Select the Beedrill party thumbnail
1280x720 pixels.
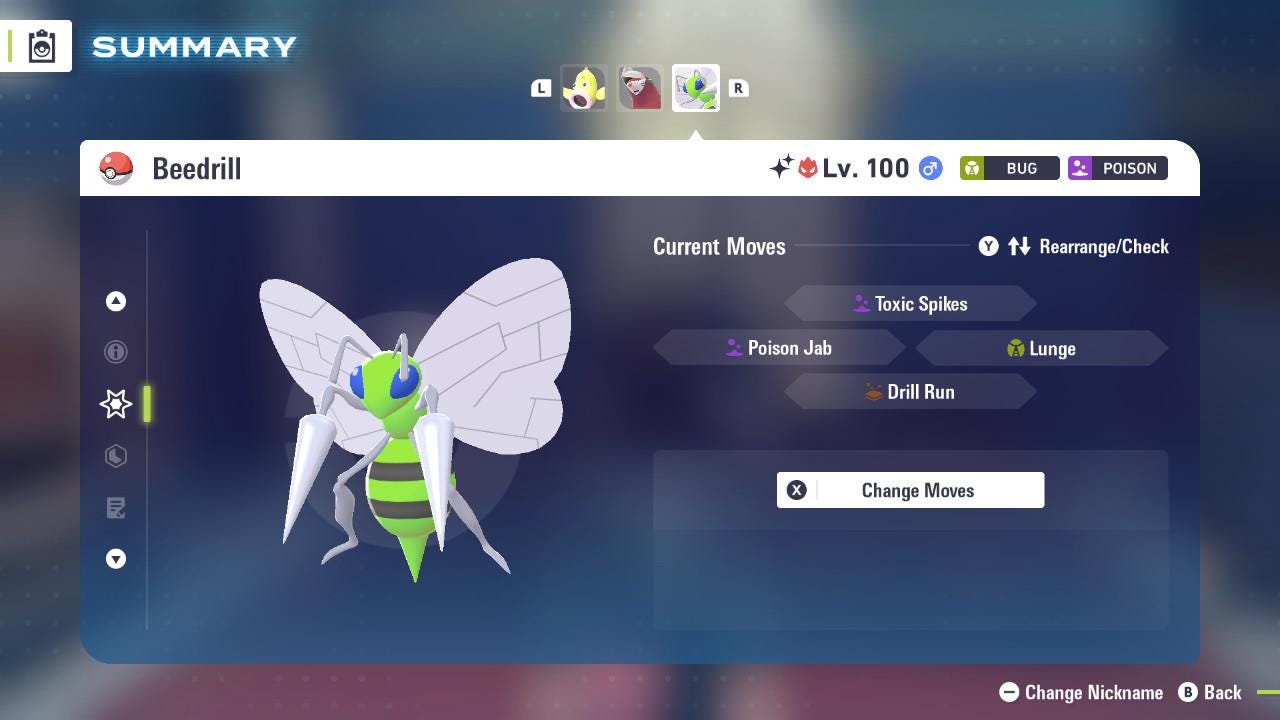point(695,88)
